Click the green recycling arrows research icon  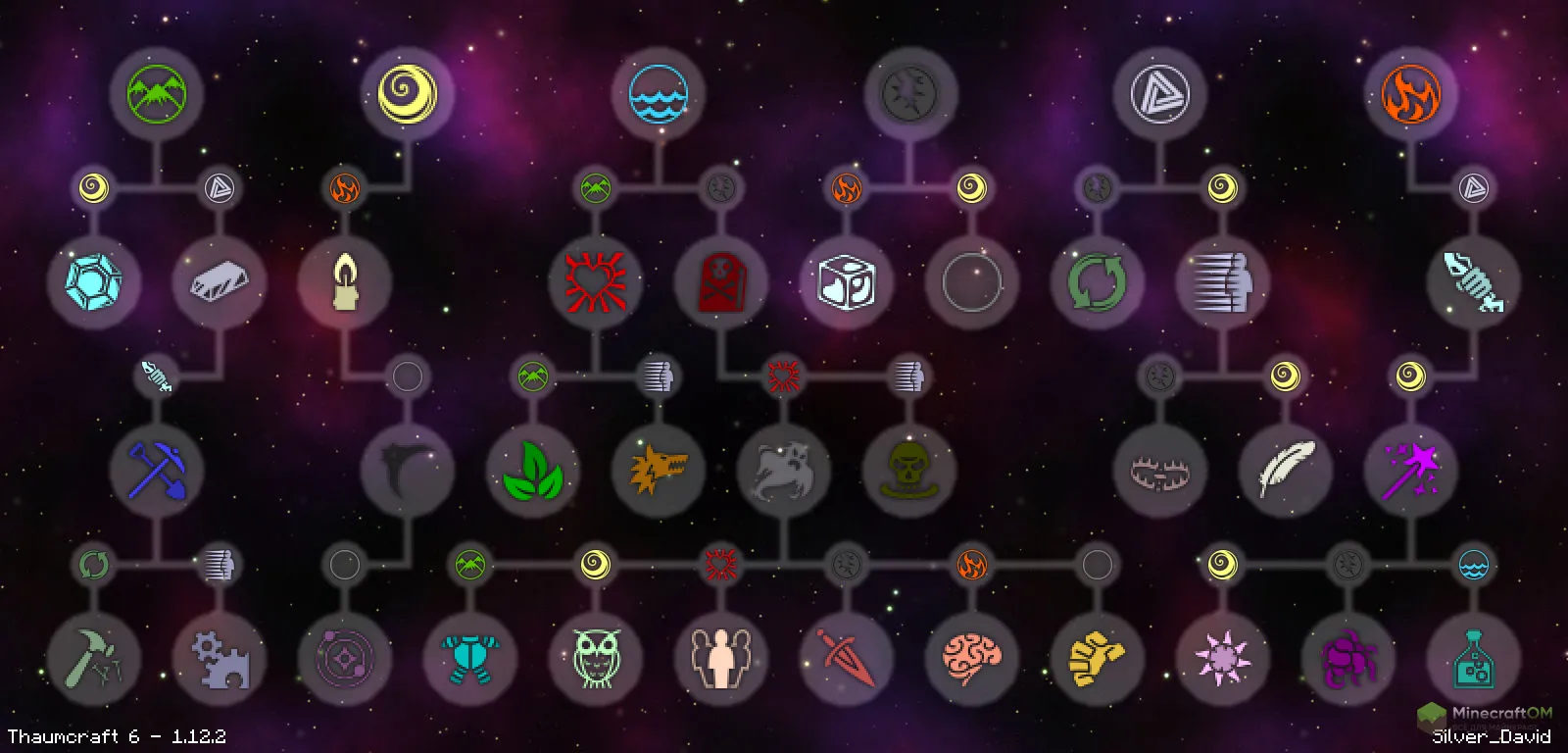1098,282
